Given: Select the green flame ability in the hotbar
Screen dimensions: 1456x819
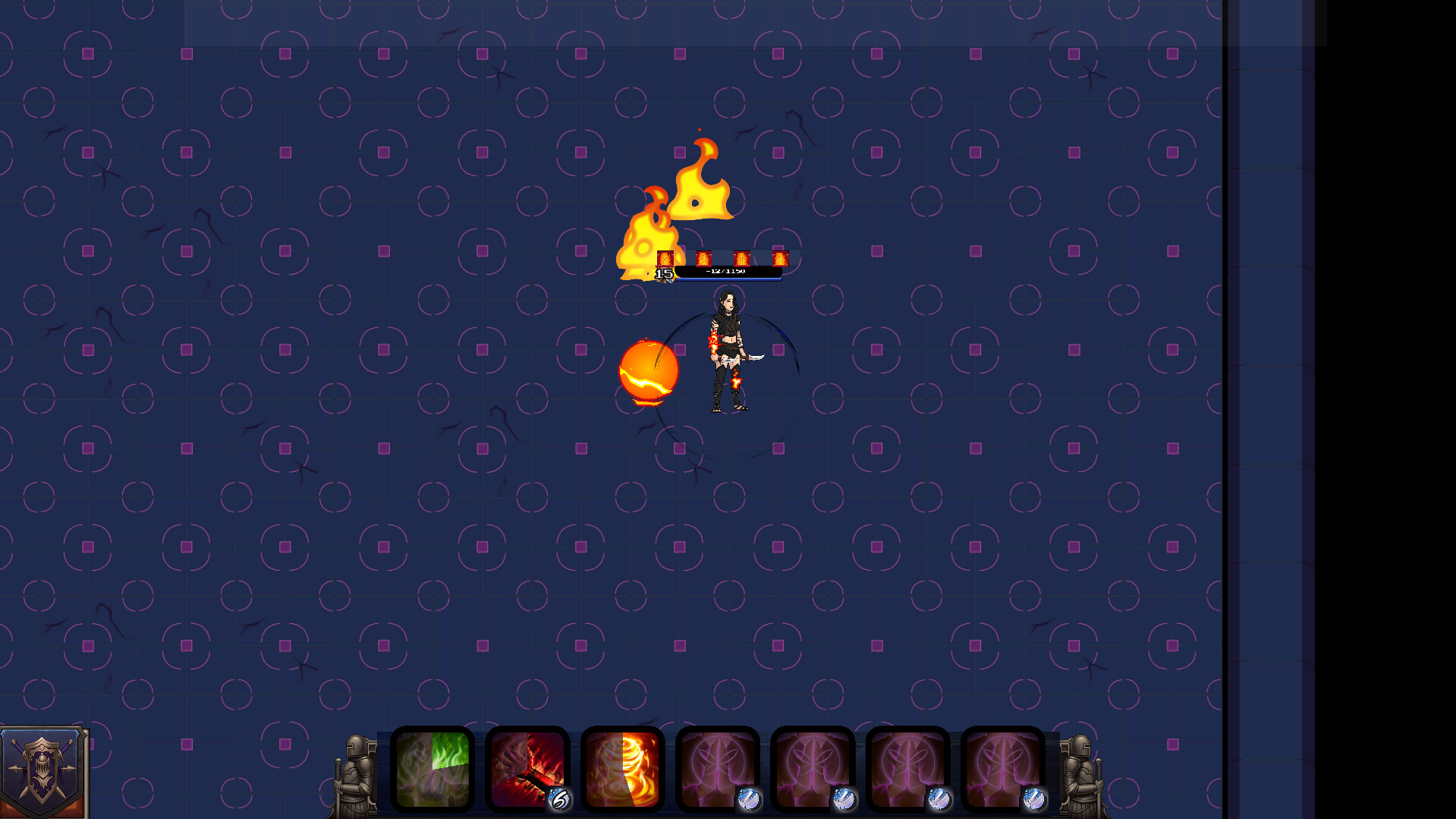Looking at the screenshot, I should [432, 770].
